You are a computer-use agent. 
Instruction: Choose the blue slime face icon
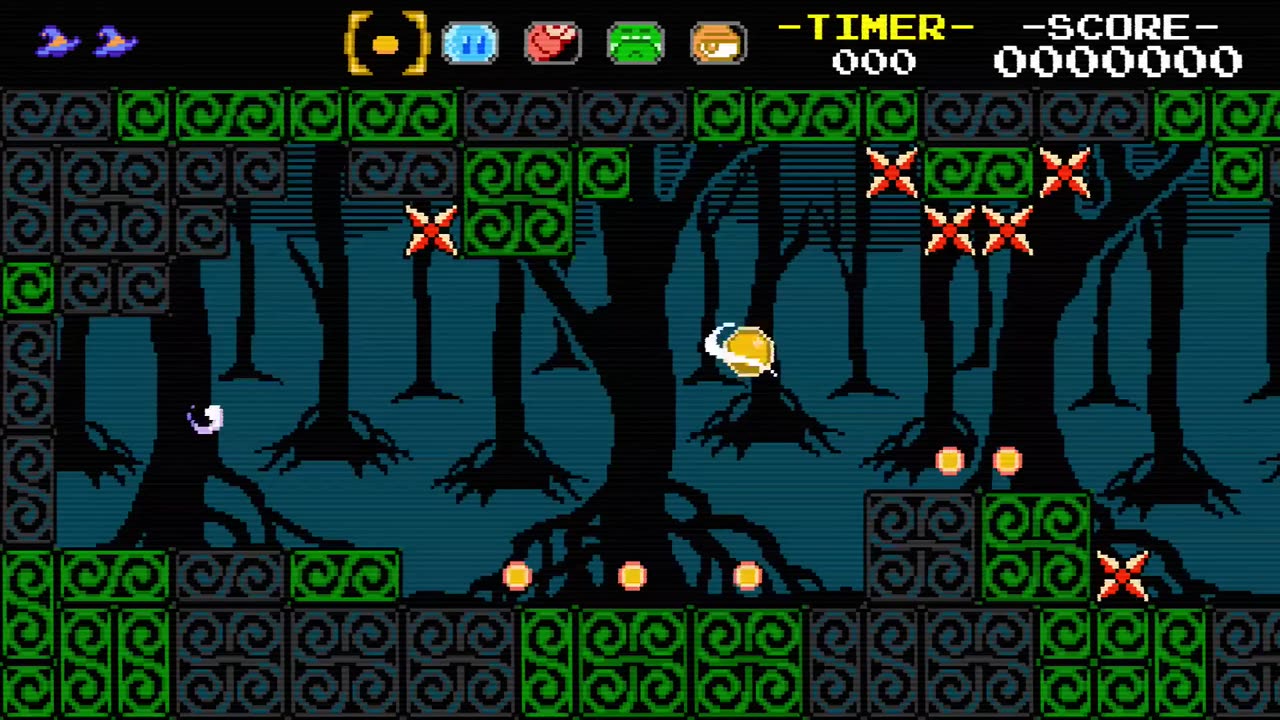point(469,44)
